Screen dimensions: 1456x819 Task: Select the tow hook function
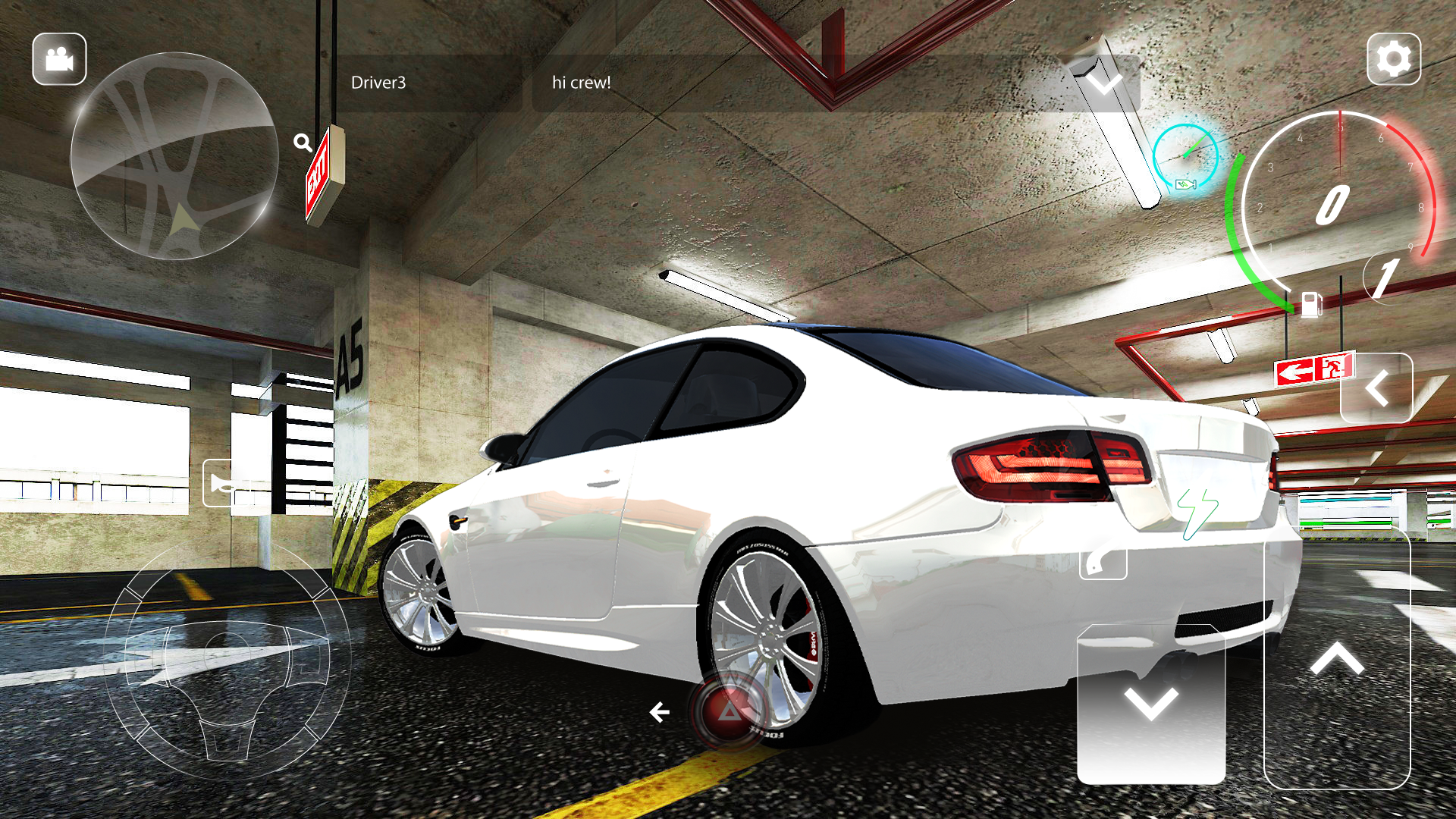coord(1103,564)
